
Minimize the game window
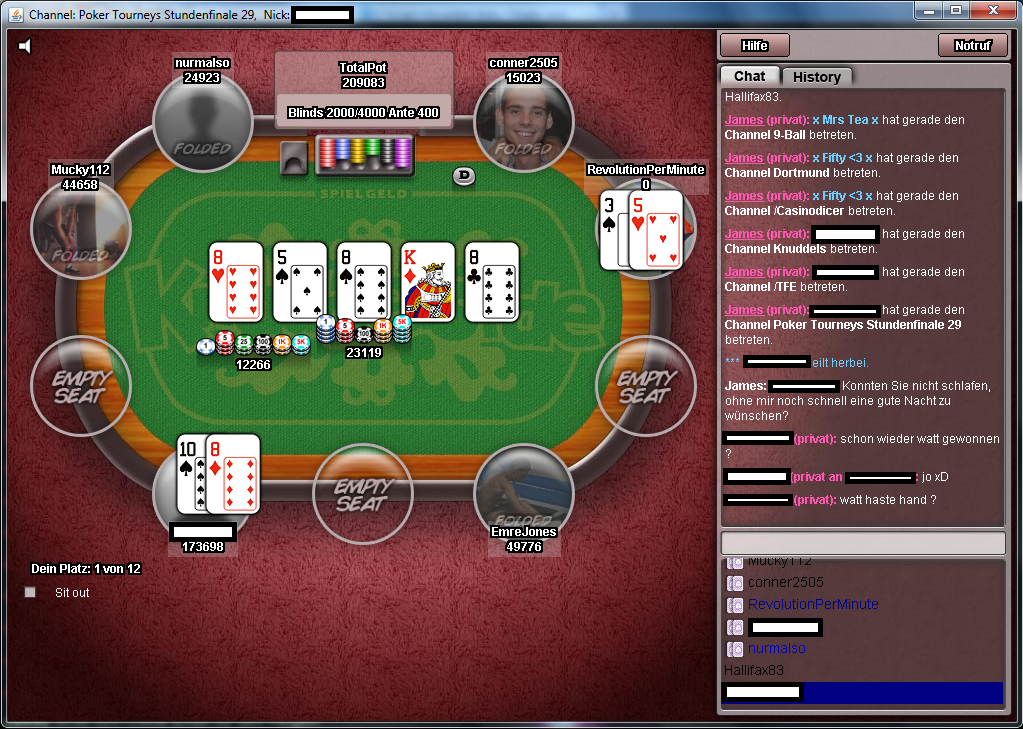(929, 11)
